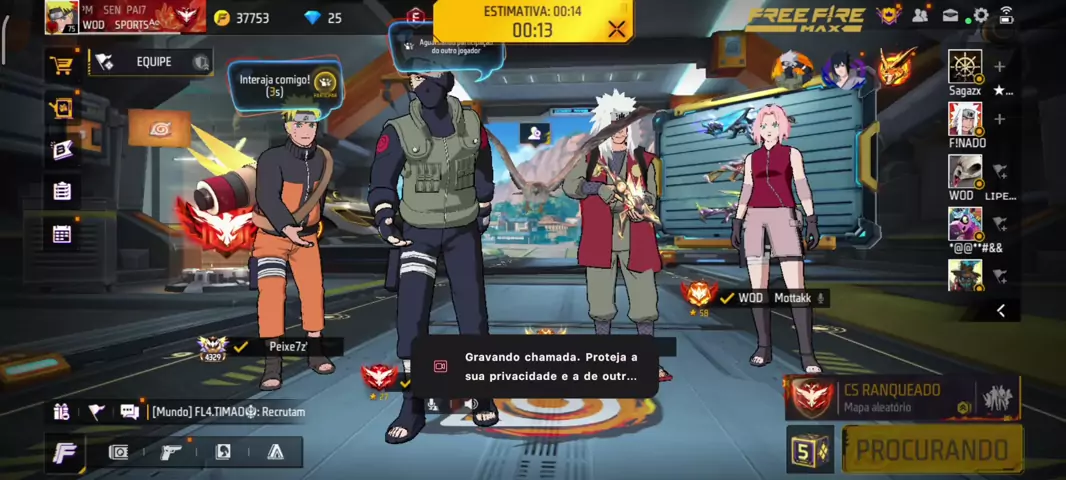1066x480 pixels.
Task: Click the yellow PROCURANDO button
Action: (x=931, y=450)
